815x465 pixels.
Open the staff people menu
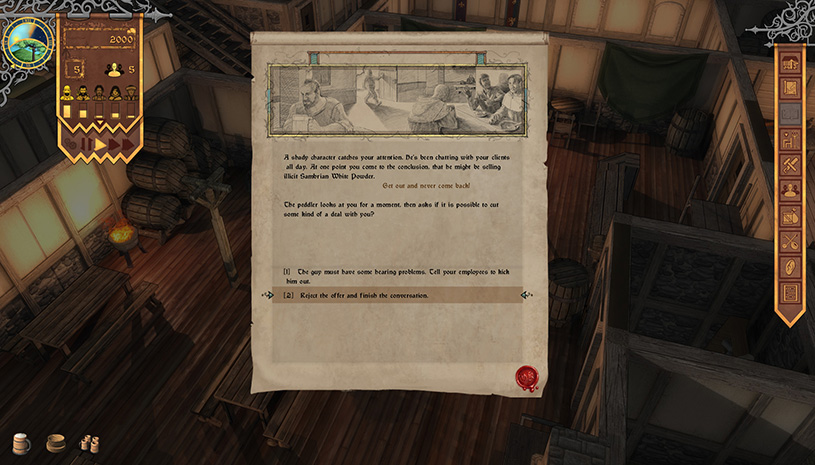pos(790,190)
